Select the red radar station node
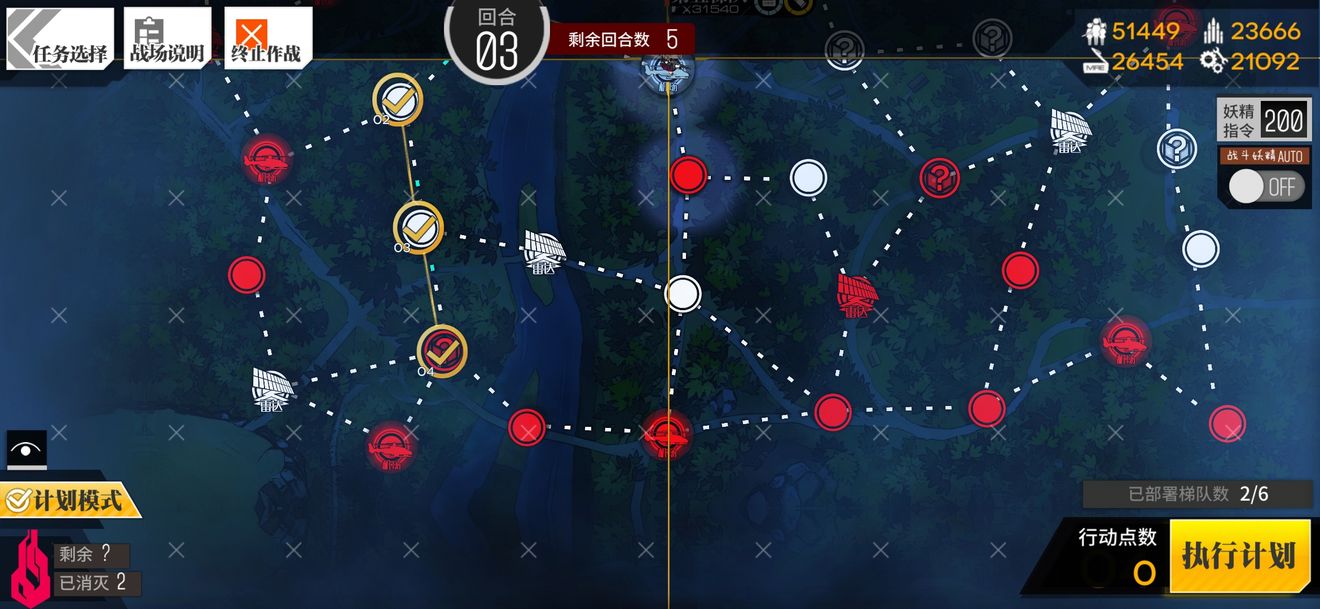1320x609 pixels. [x=857, y=295]
